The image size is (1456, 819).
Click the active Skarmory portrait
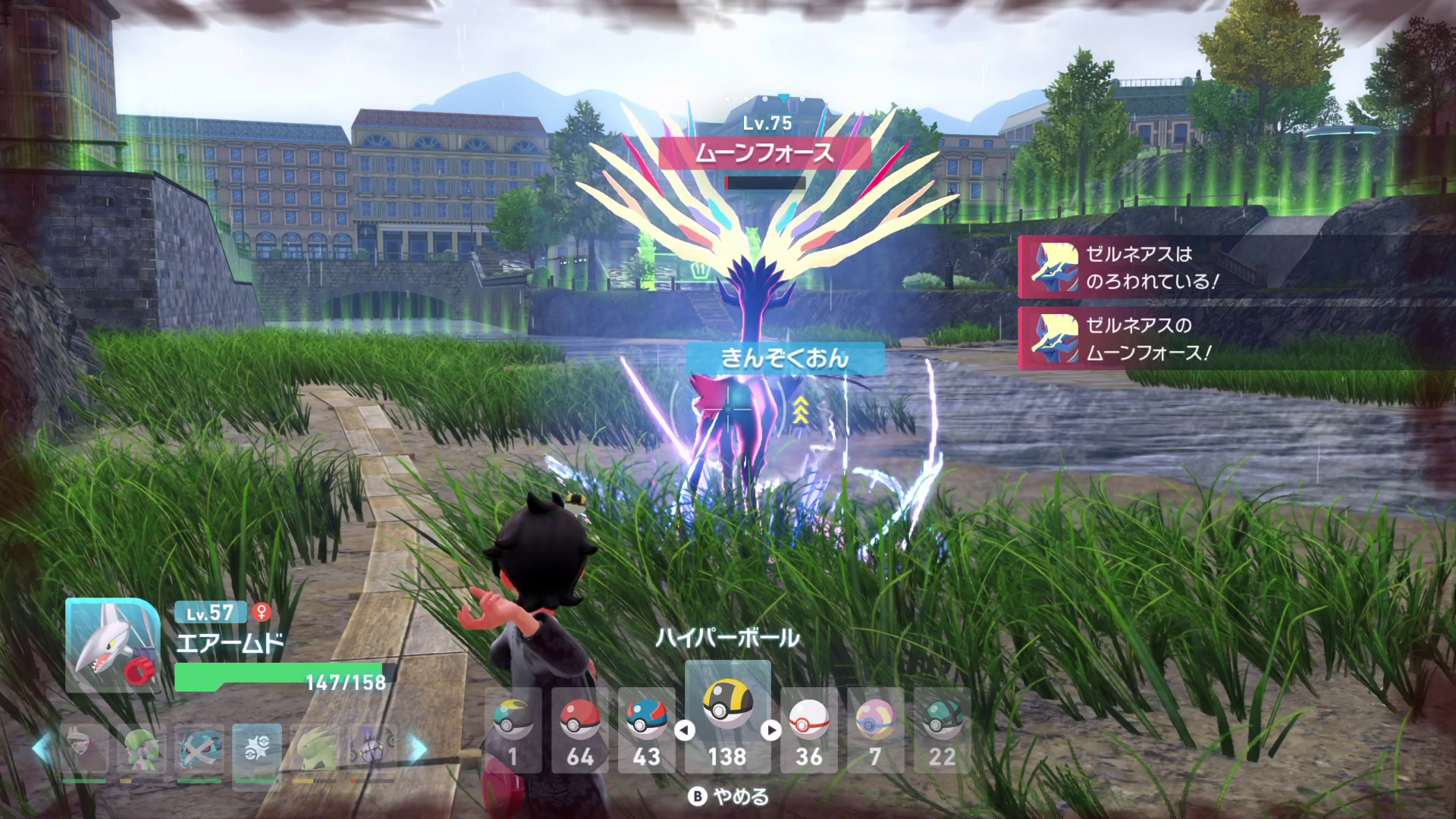[112, 645]
